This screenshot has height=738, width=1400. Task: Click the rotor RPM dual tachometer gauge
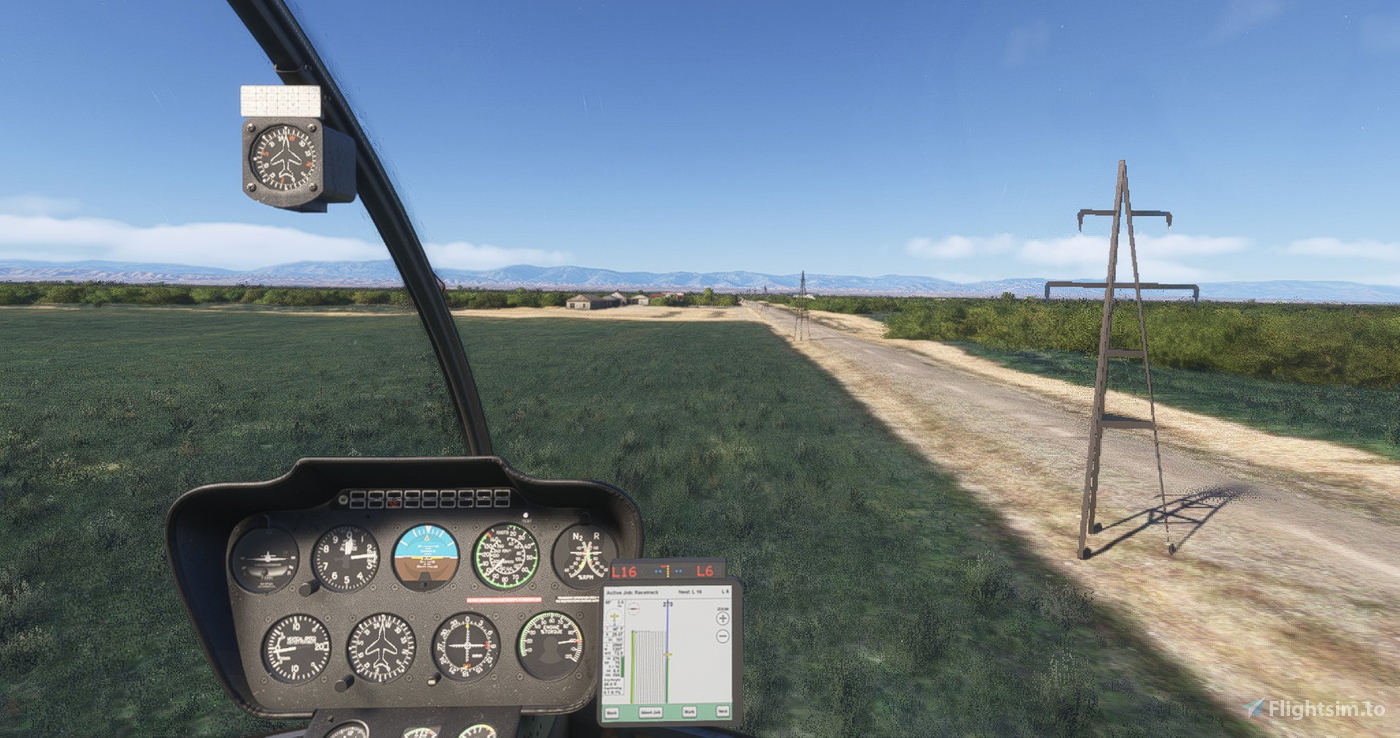(x=585, y=553)
